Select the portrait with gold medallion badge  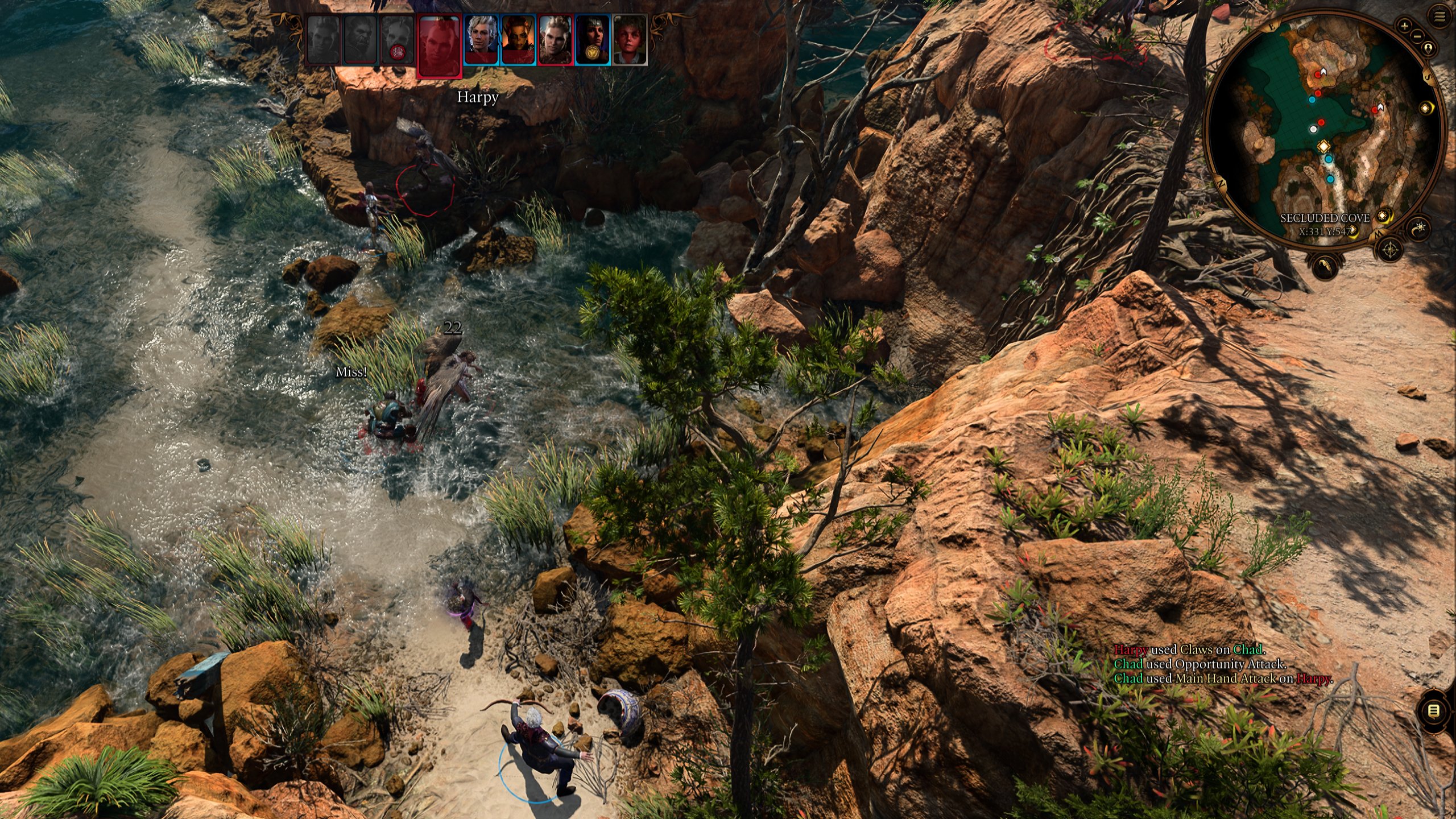592,39
